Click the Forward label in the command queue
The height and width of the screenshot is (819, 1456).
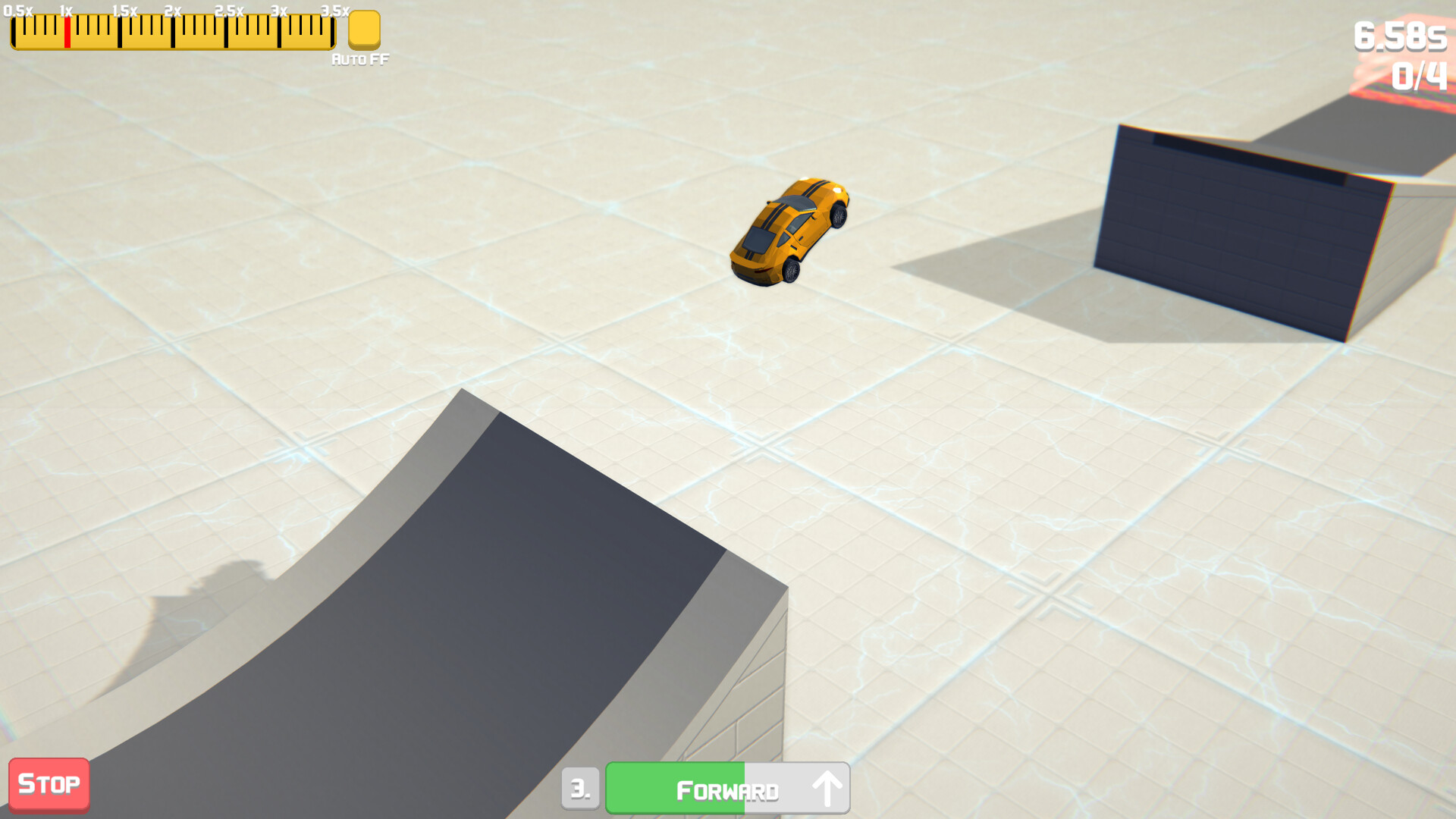pyautogui.click(x=726, y=789)
